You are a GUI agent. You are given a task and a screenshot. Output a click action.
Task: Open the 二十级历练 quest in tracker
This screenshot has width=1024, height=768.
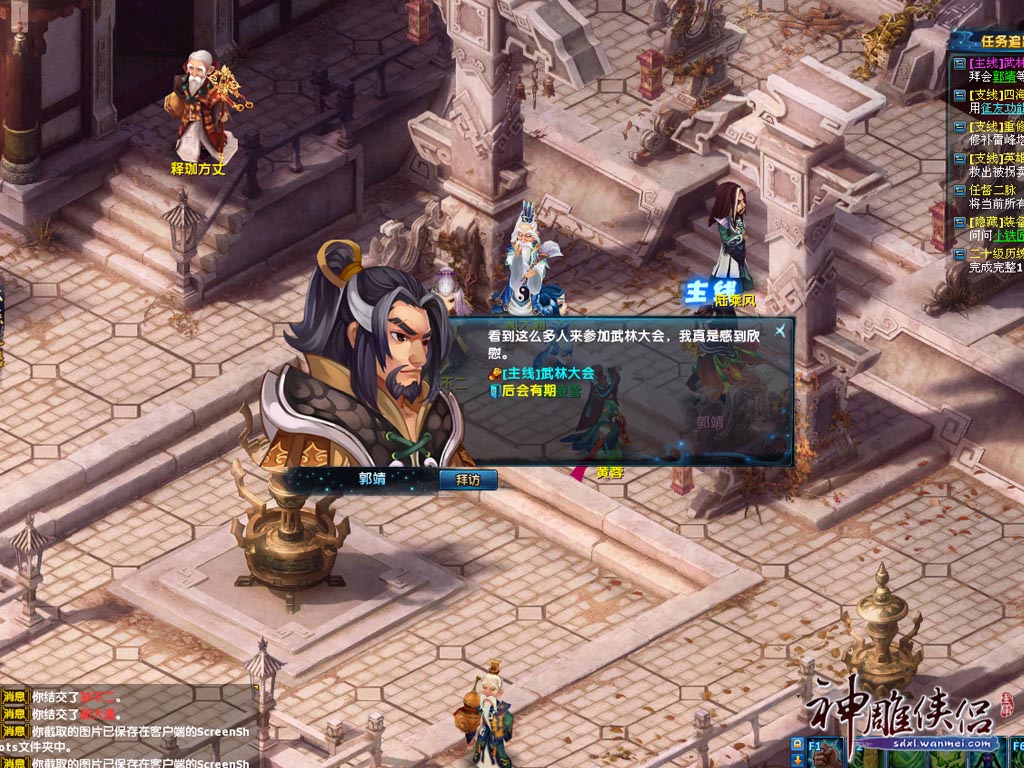click(996, 254)
